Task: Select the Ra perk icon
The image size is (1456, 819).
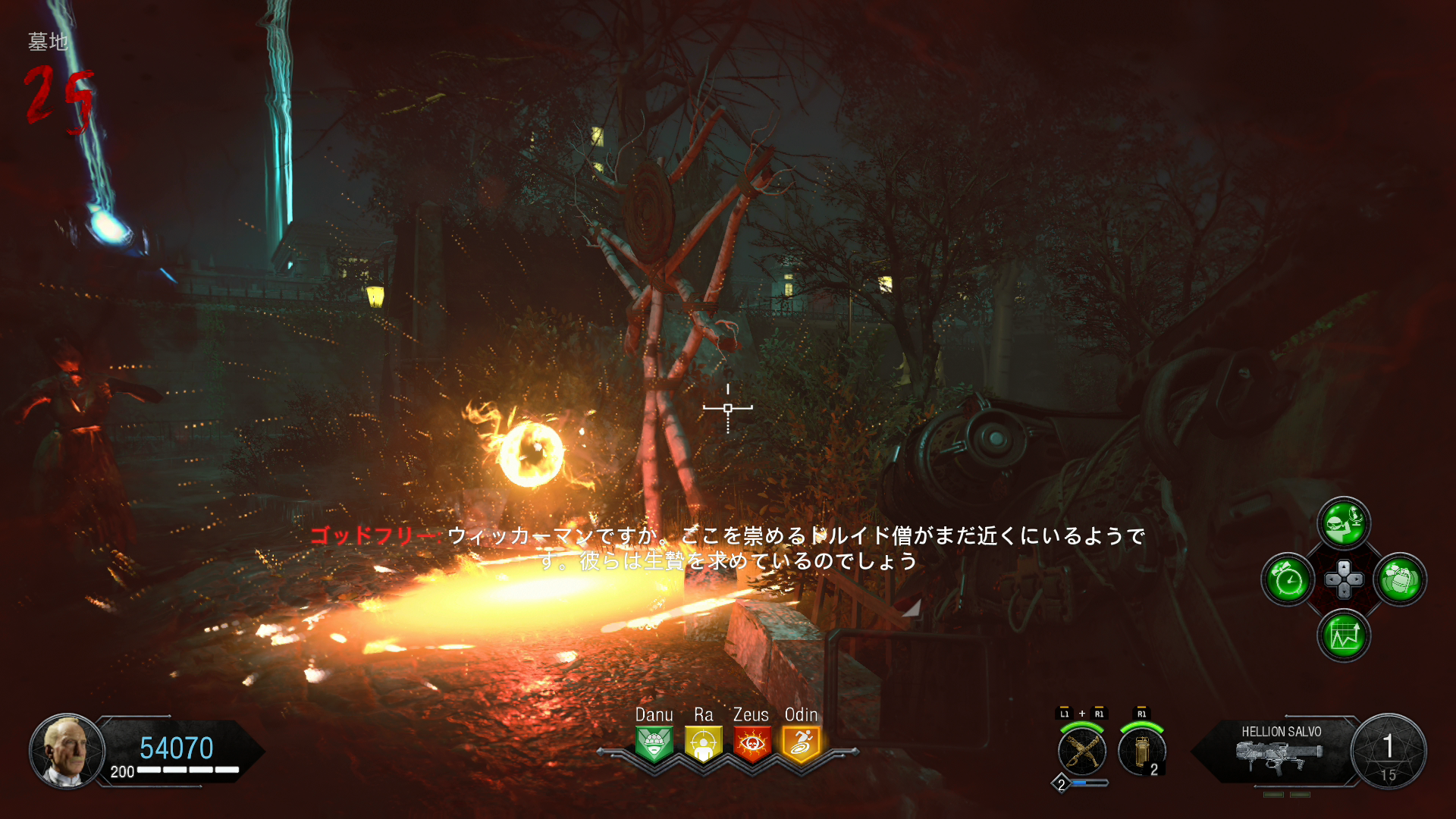Action: coord(703,744)
